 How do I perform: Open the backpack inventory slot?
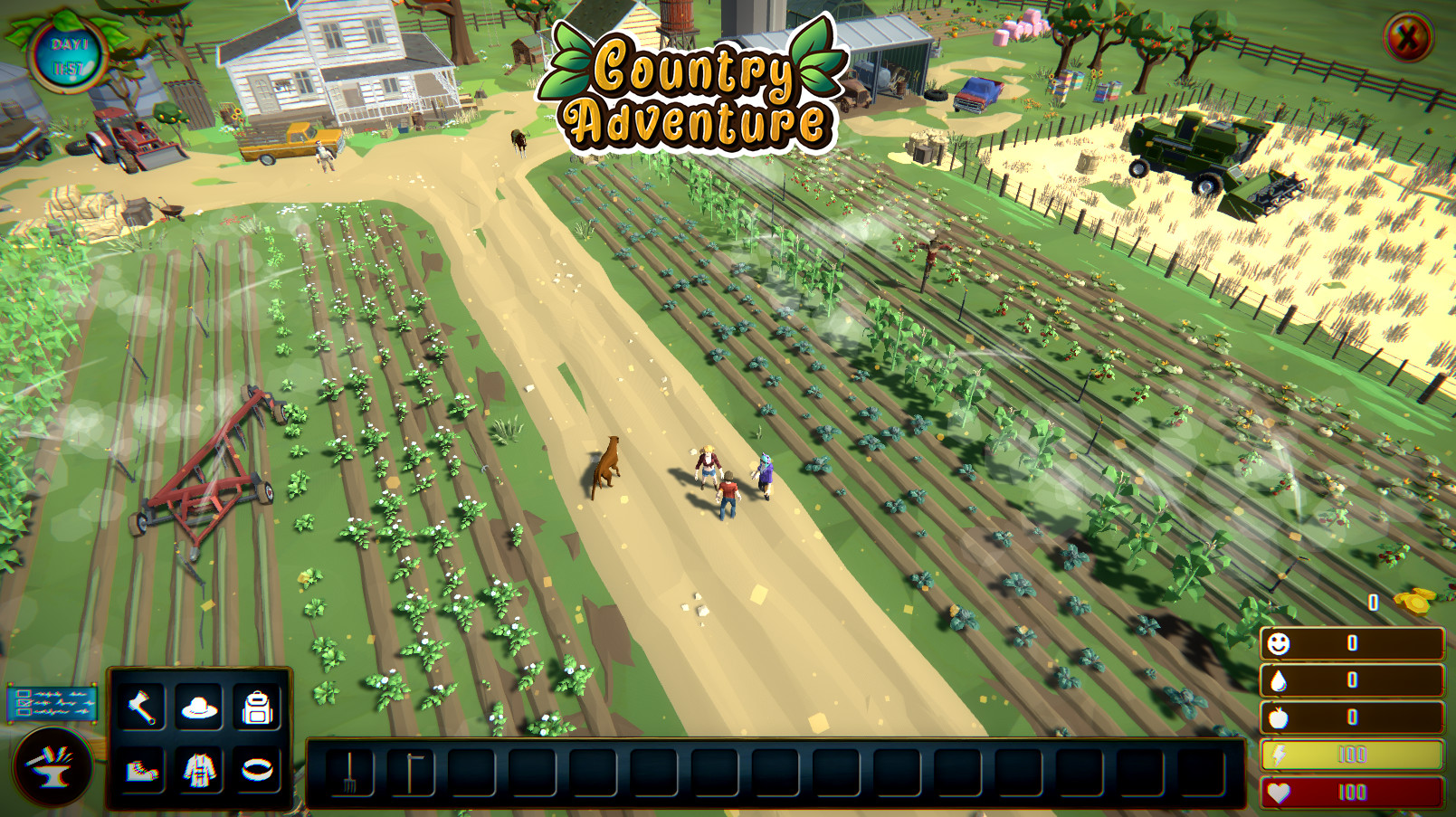pyautogui.click(x=257, y=707)
